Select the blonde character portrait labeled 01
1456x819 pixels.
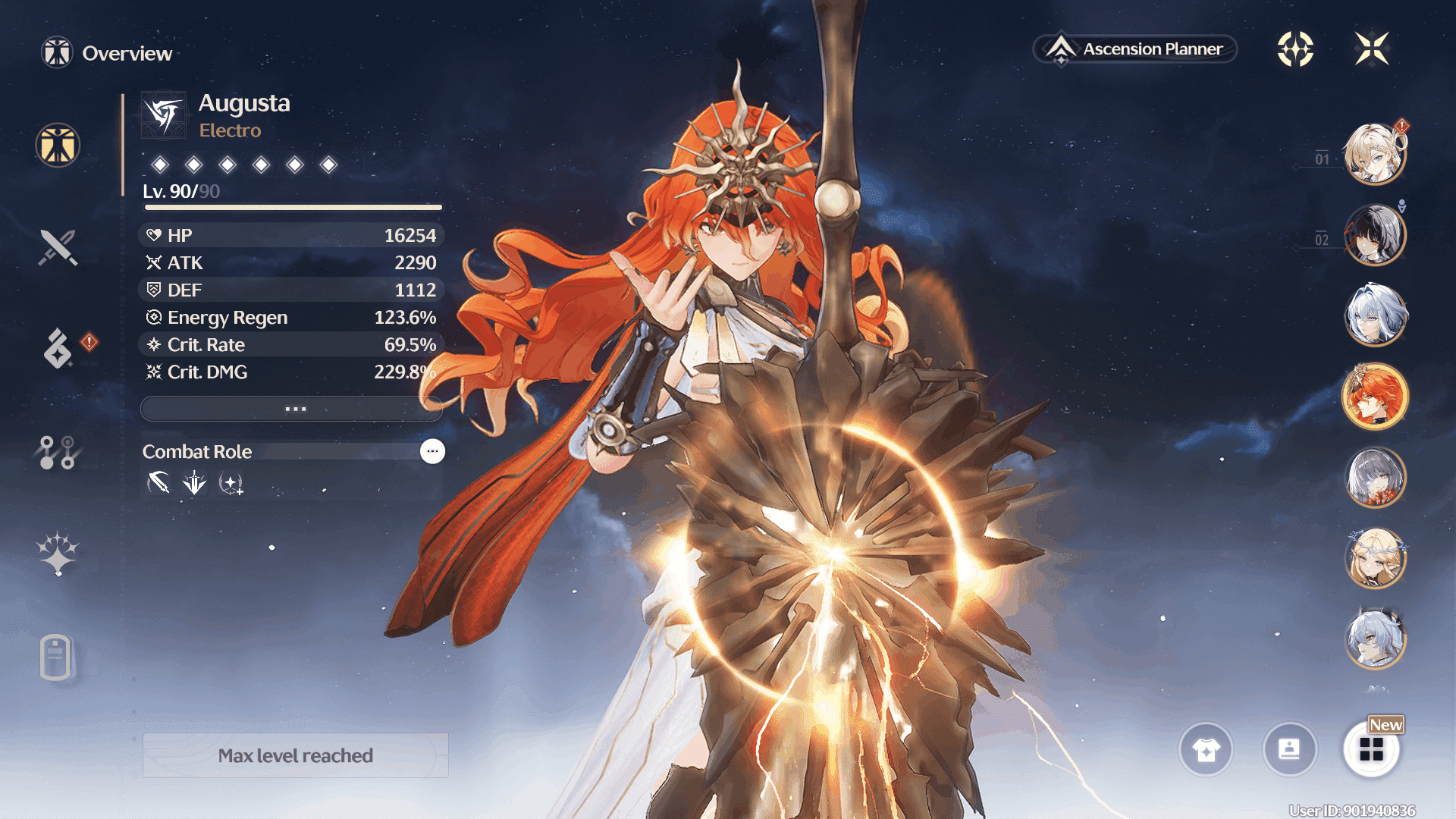(1374, 154)
